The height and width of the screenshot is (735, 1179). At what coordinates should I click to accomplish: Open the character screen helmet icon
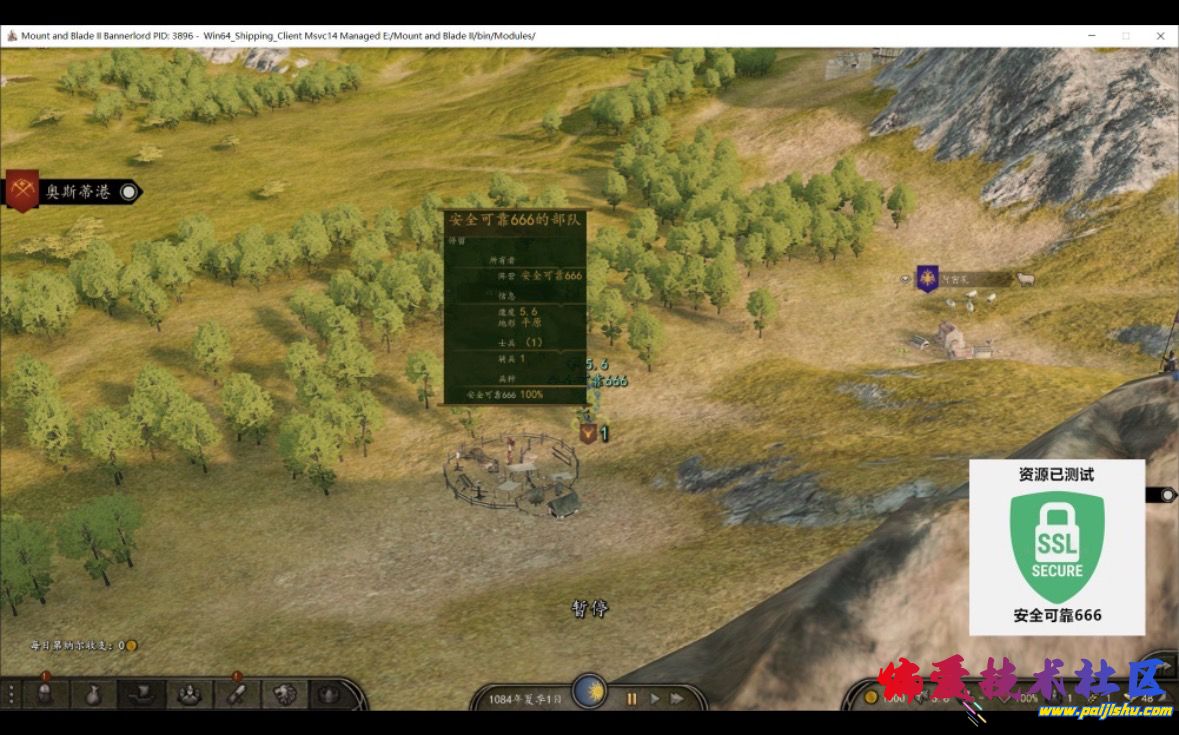(45, 693)
